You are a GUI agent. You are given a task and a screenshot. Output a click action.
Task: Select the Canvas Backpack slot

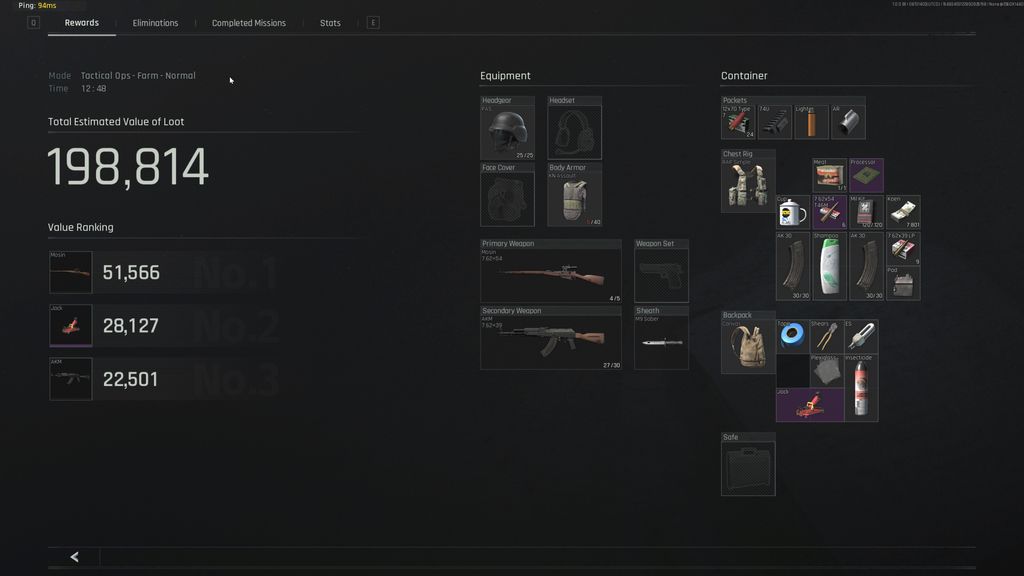[x=748, y=344]
